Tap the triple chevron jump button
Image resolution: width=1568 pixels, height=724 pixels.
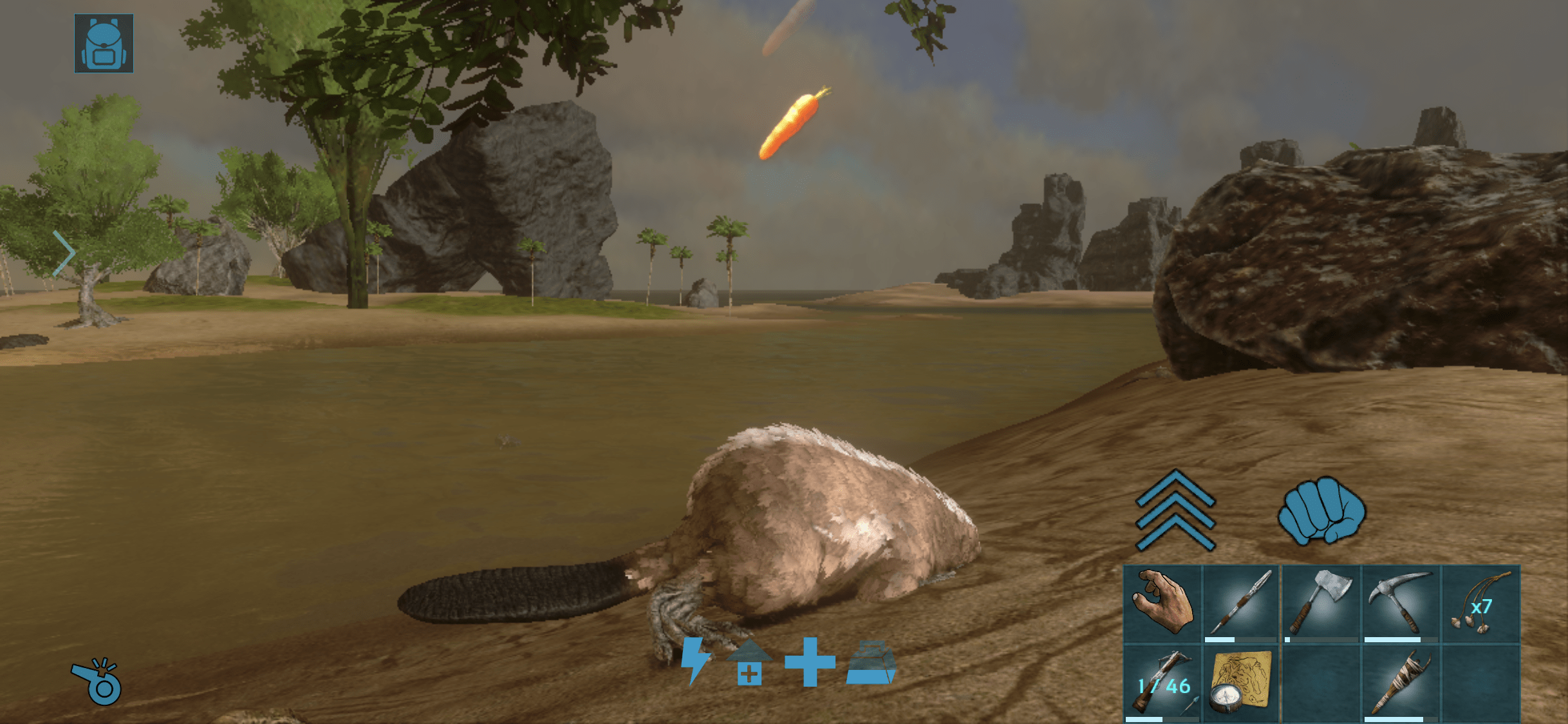[1175, 510]
